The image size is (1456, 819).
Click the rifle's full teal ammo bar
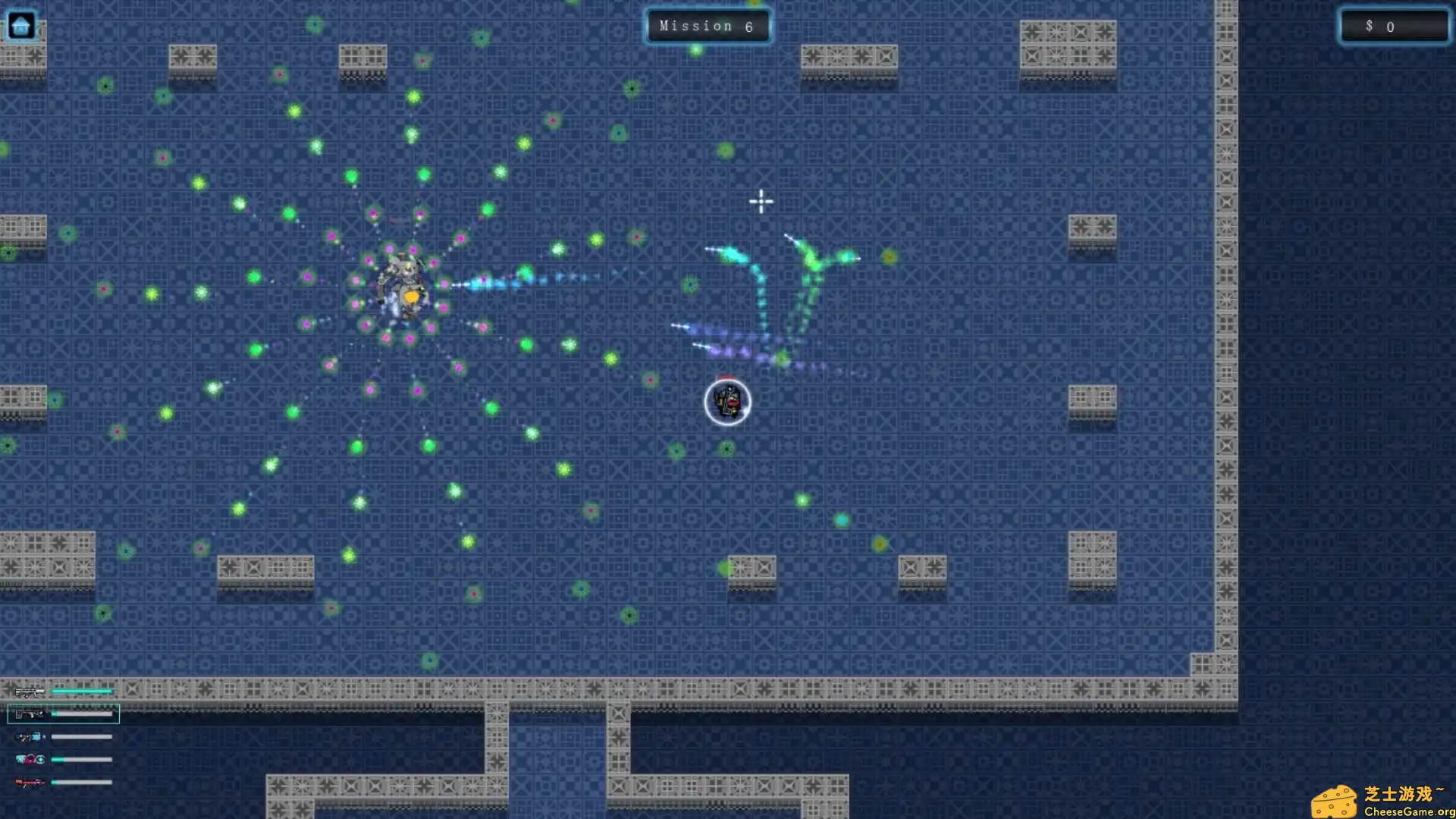click(83, 691)
